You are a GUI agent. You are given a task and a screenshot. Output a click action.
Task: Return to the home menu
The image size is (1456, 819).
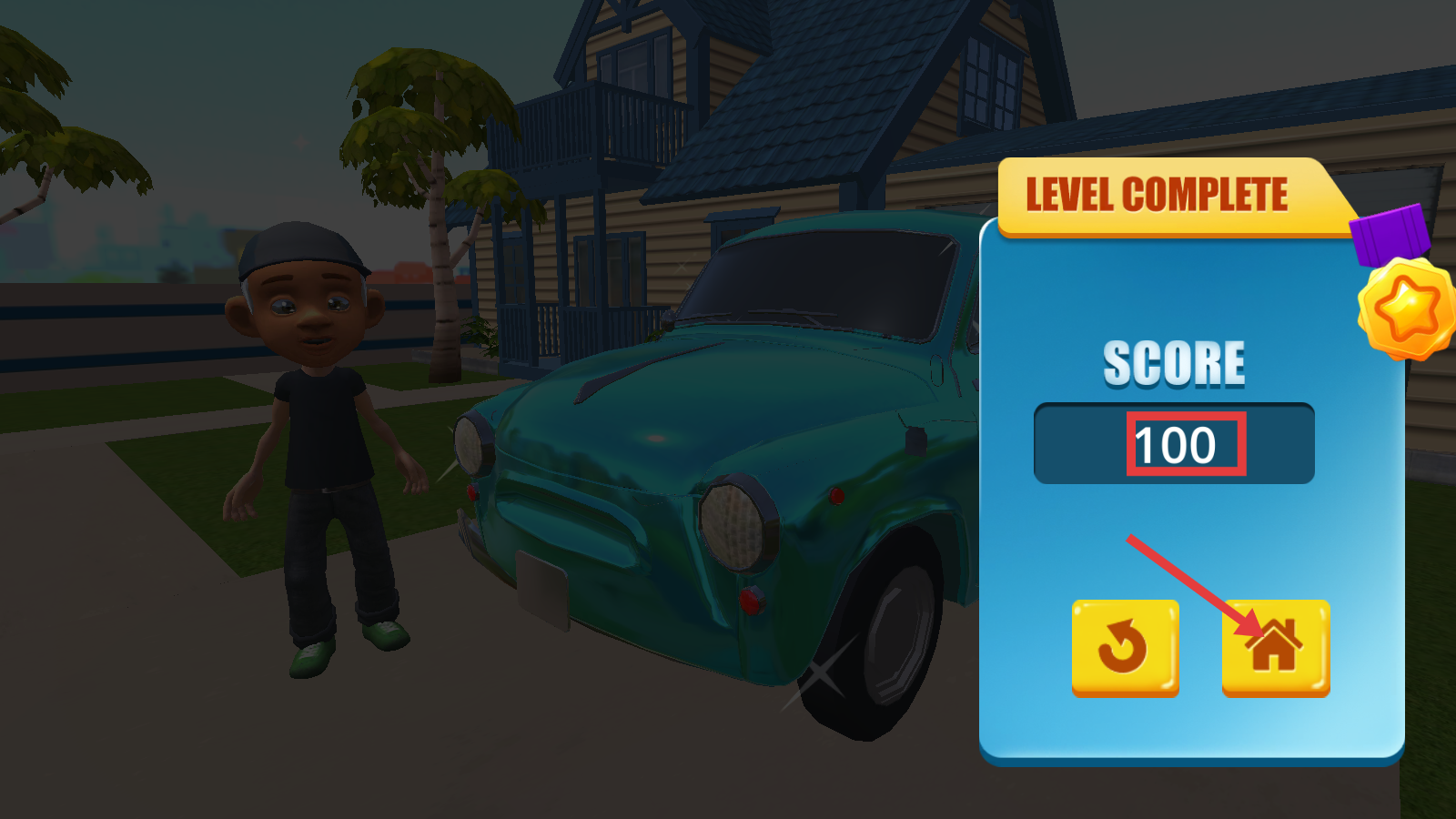pyautogui.click(x=1275, y=648)
